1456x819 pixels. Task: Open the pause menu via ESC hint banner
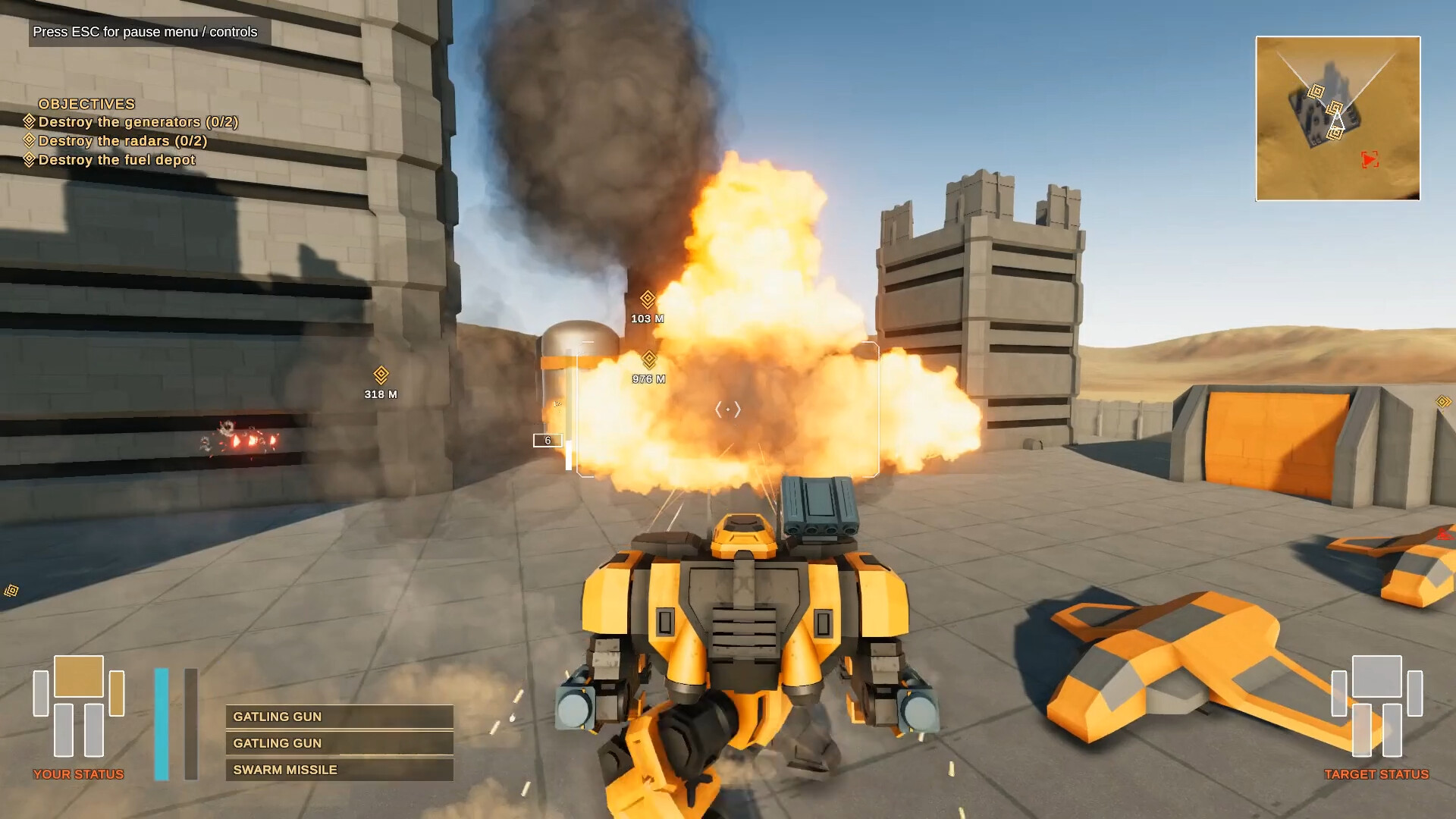click(x=143, y=33)
